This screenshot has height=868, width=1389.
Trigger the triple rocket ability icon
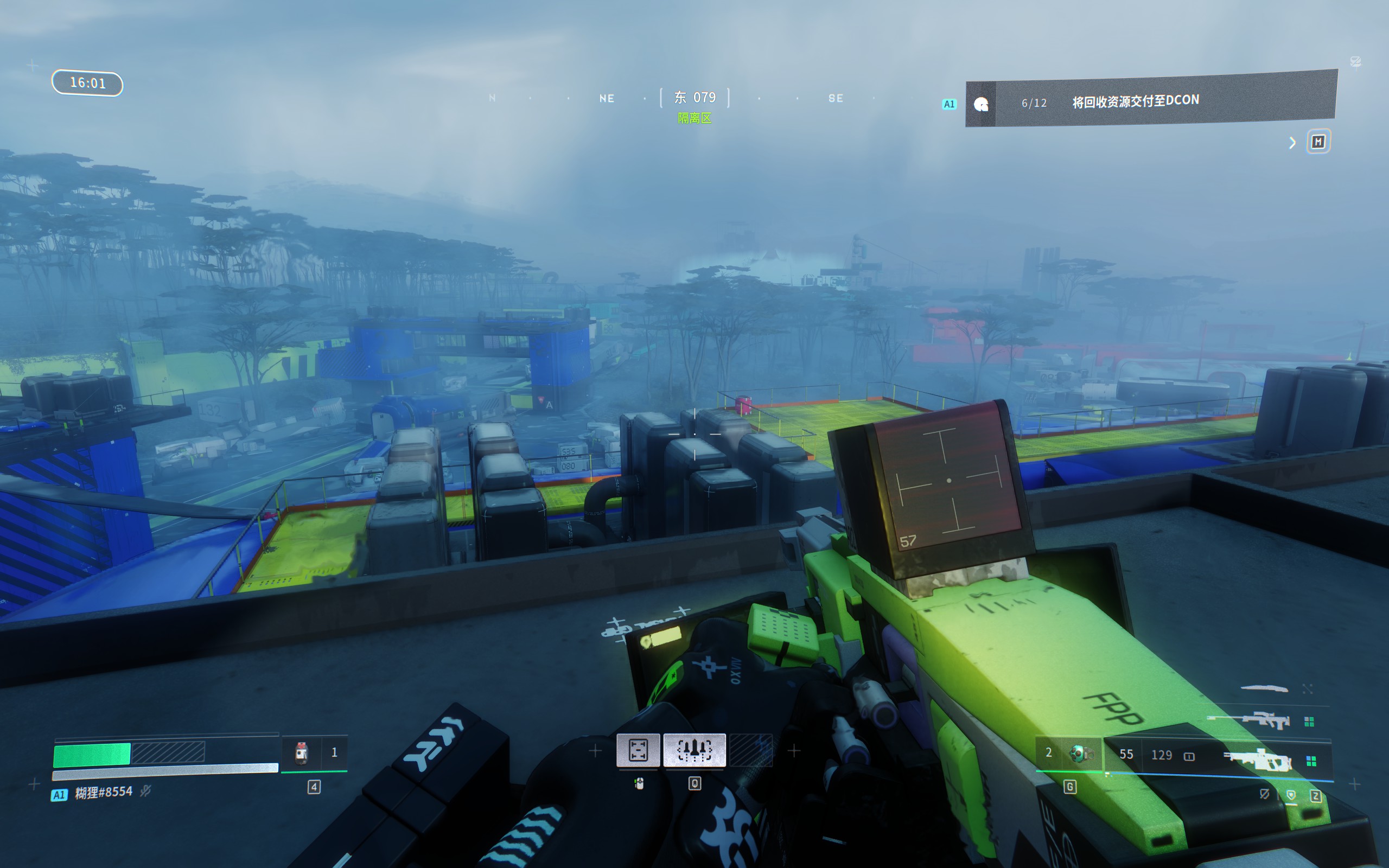point(694,750)
